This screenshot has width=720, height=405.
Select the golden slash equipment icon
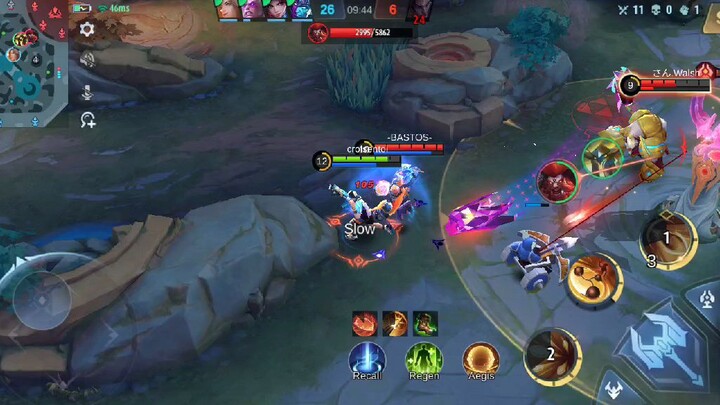[394, 322]
